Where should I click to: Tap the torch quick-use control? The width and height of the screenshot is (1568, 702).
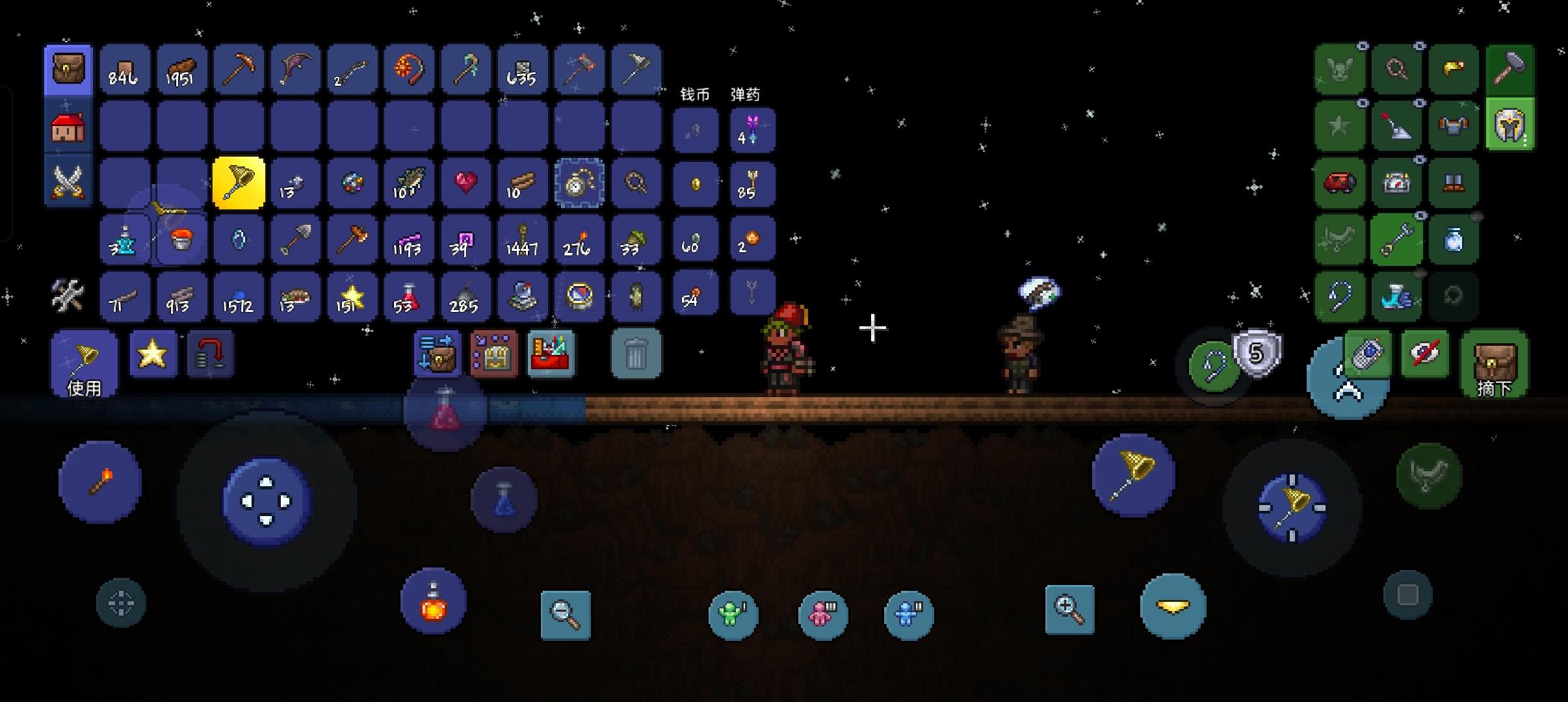(101, 481)
